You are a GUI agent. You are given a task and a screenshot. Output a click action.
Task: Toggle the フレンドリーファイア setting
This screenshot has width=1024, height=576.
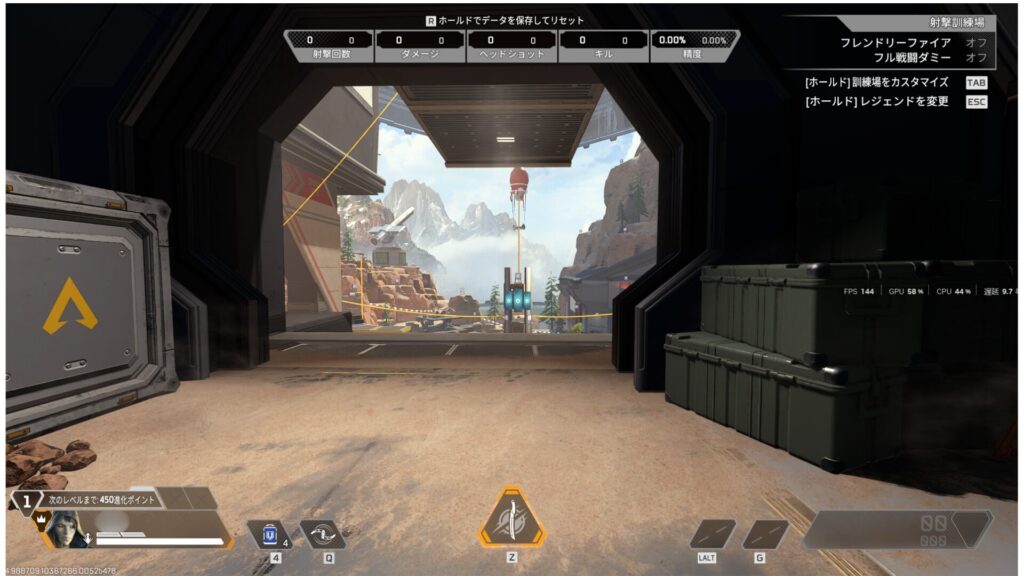coord(976,43)
